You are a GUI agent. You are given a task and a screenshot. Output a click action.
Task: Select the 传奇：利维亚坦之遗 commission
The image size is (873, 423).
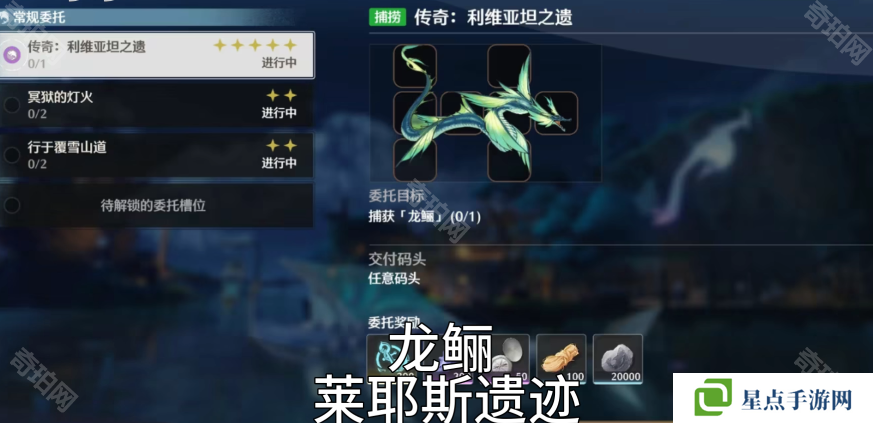pyautogui.click(x=157, y=54)
